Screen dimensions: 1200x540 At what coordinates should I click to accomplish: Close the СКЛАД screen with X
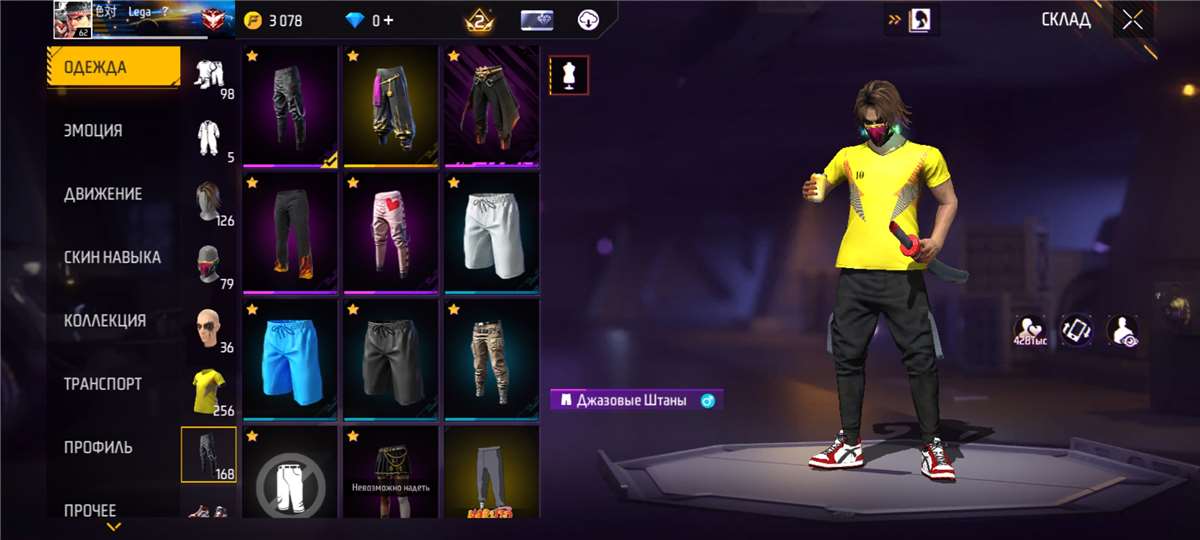(x=1132, y=20)
